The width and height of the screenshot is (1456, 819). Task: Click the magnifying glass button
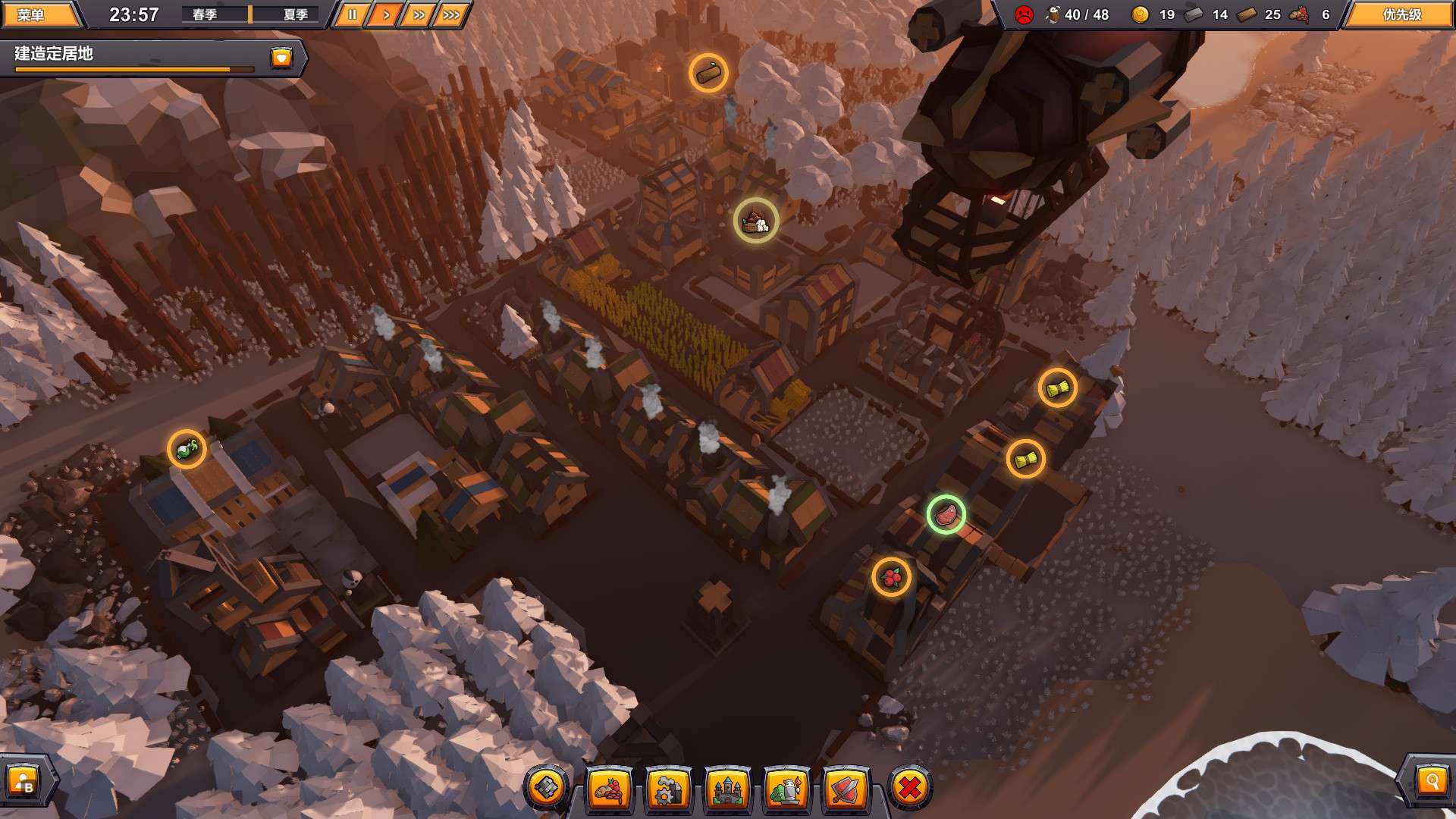coord(1432,781)
